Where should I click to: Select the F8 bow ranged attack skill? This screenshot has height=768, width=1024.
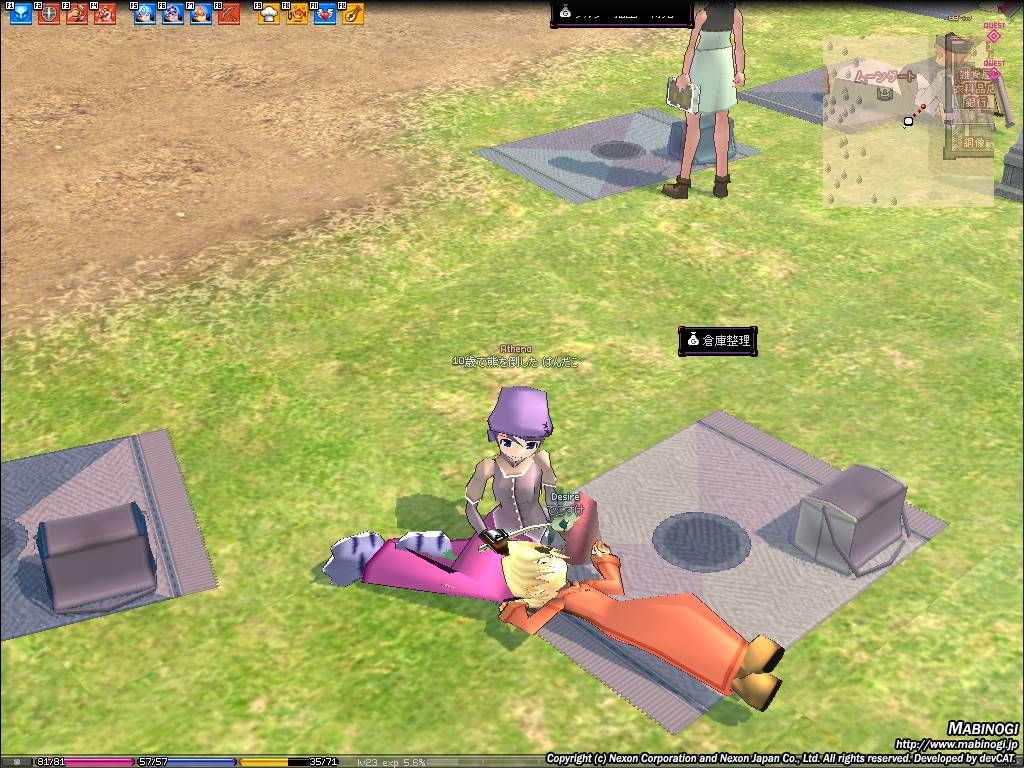[x=229, y=14]
